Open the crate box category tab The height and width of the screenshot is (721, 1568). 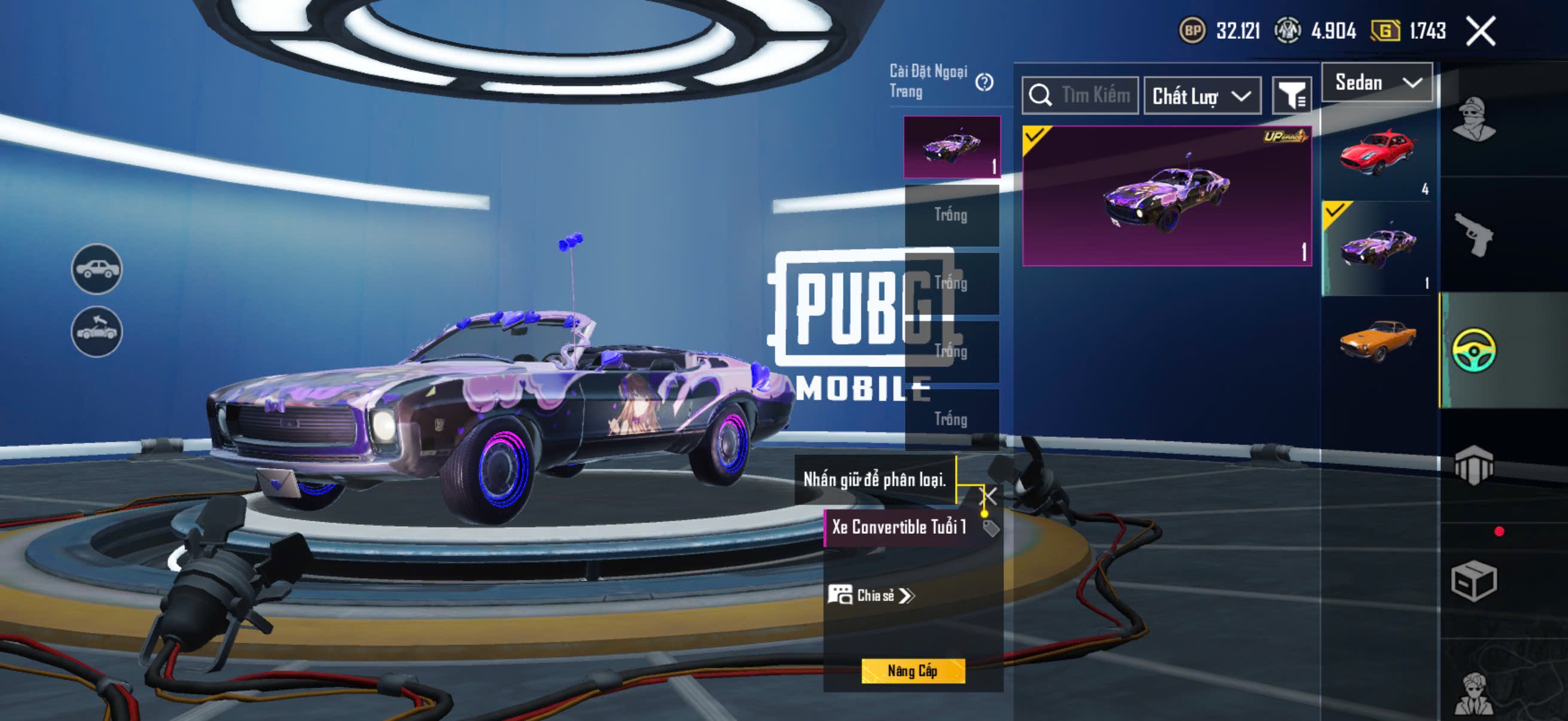point(1473,581)
